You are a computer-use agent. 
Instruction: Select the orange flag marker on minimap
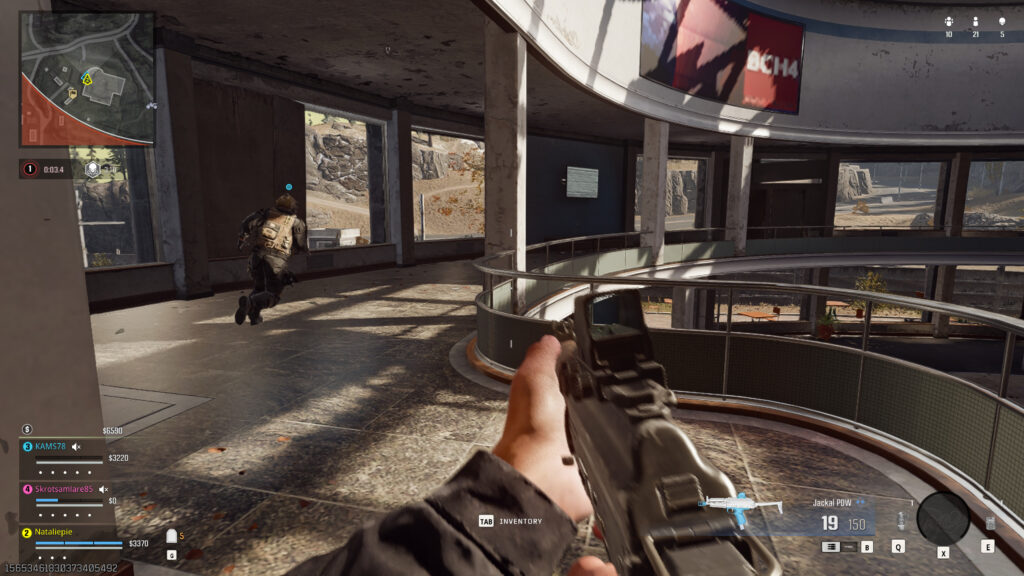coord(72,96)
